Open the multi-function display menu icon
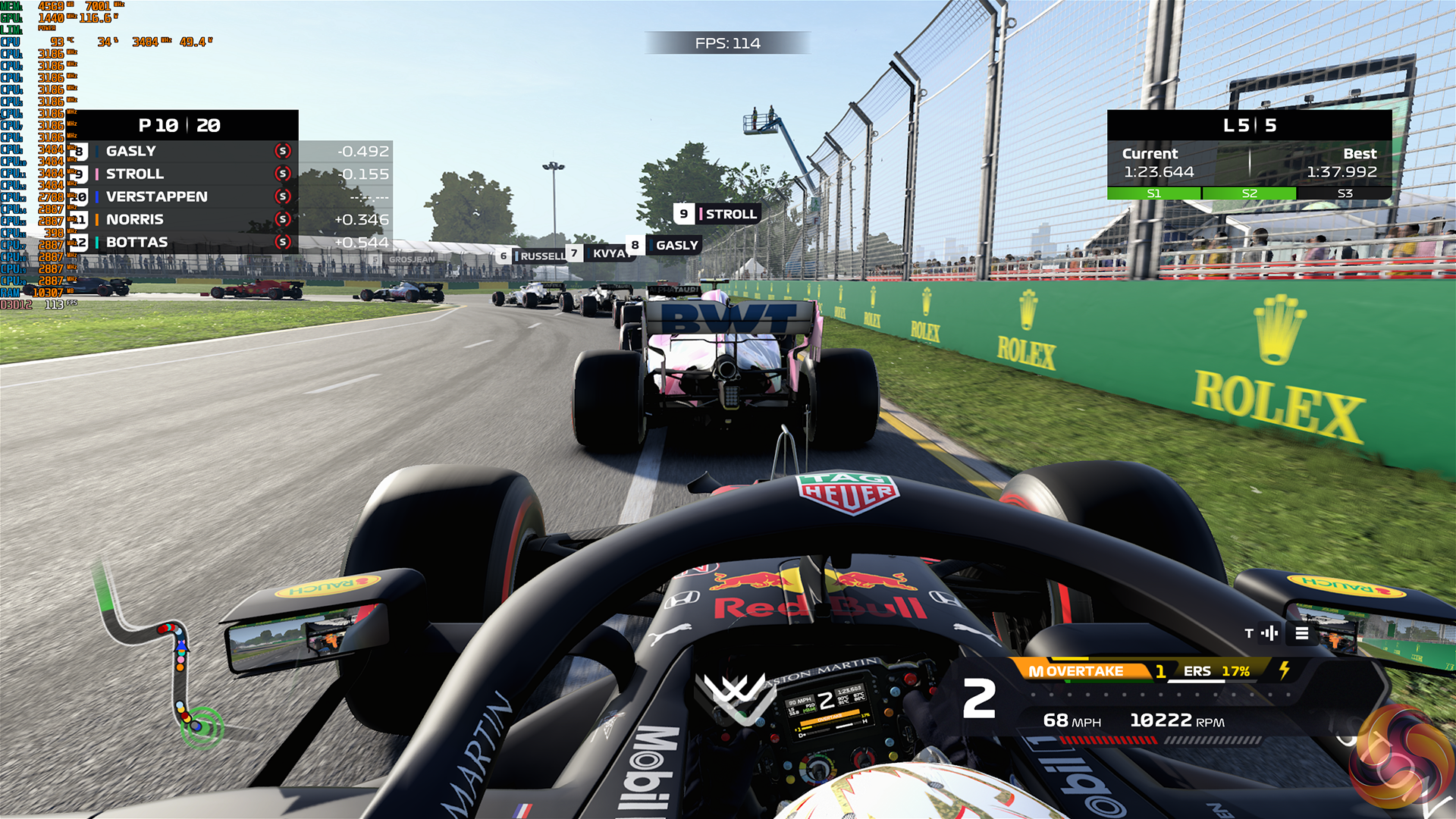Screen dimensions: 1456x819 click(x=1302, y=633)
